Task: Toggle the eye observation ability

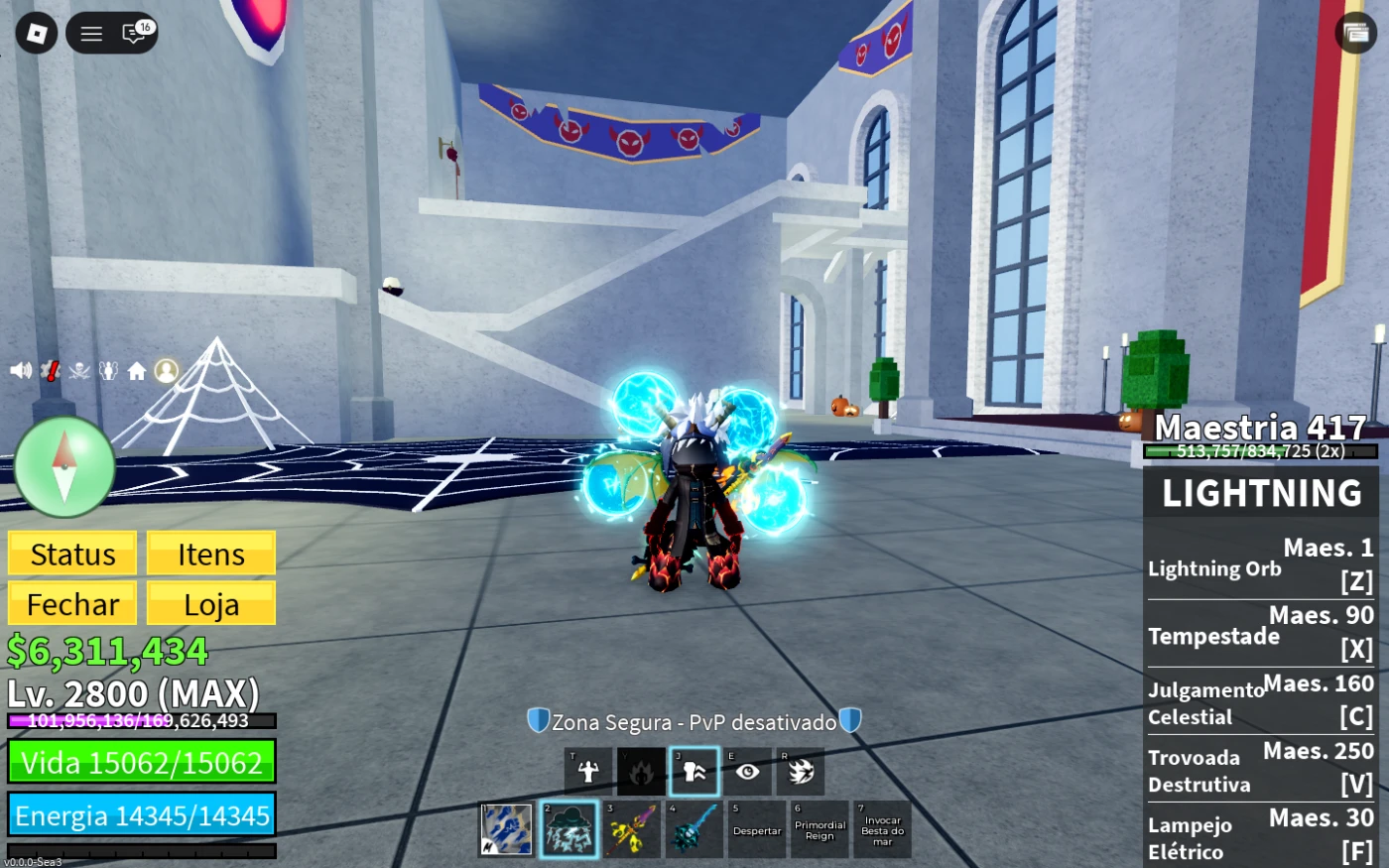Action: tap(748, 771)
